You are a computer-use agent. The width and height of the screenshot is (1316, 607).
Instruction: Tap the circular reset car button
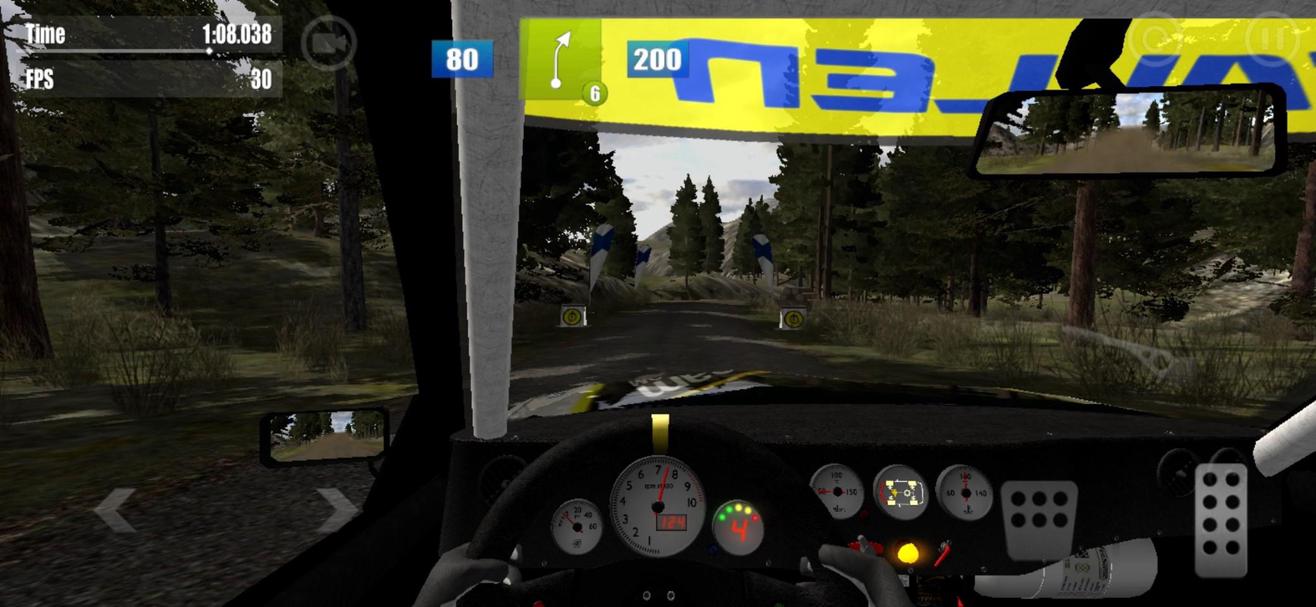(1154, 39)
